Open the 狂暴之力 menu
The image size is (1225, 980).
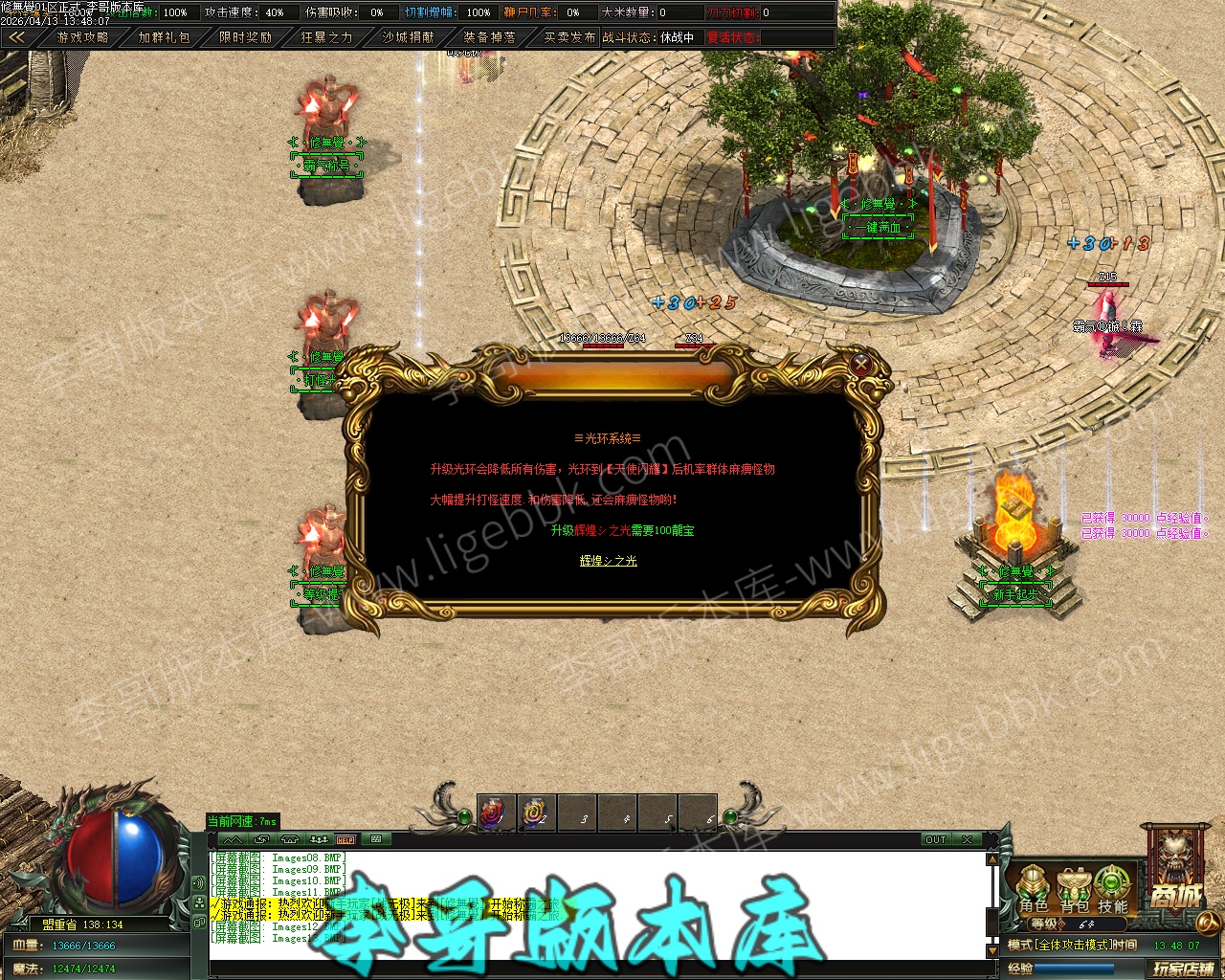coord(326,37)
